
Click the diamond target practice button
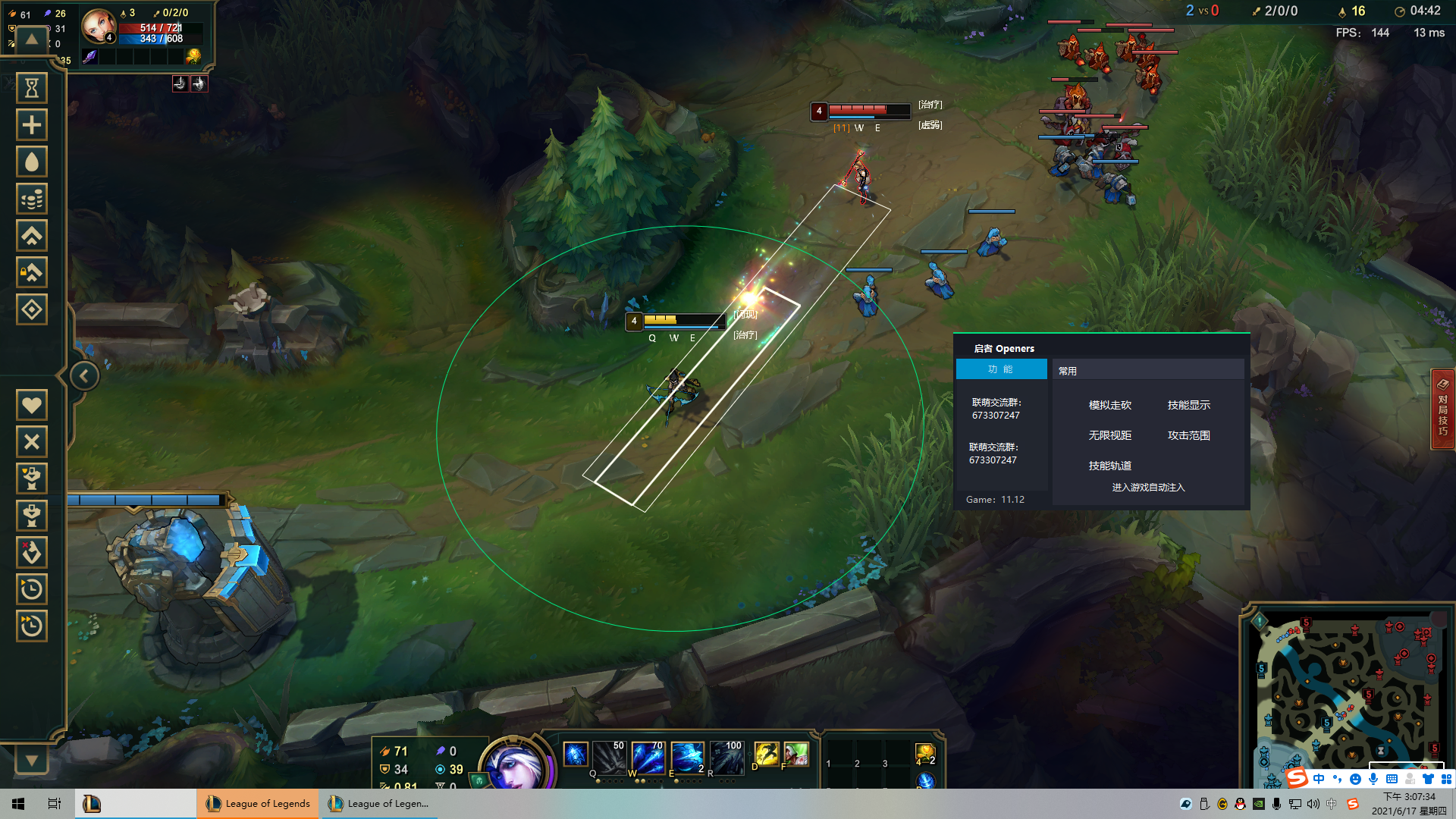point(32,310)
